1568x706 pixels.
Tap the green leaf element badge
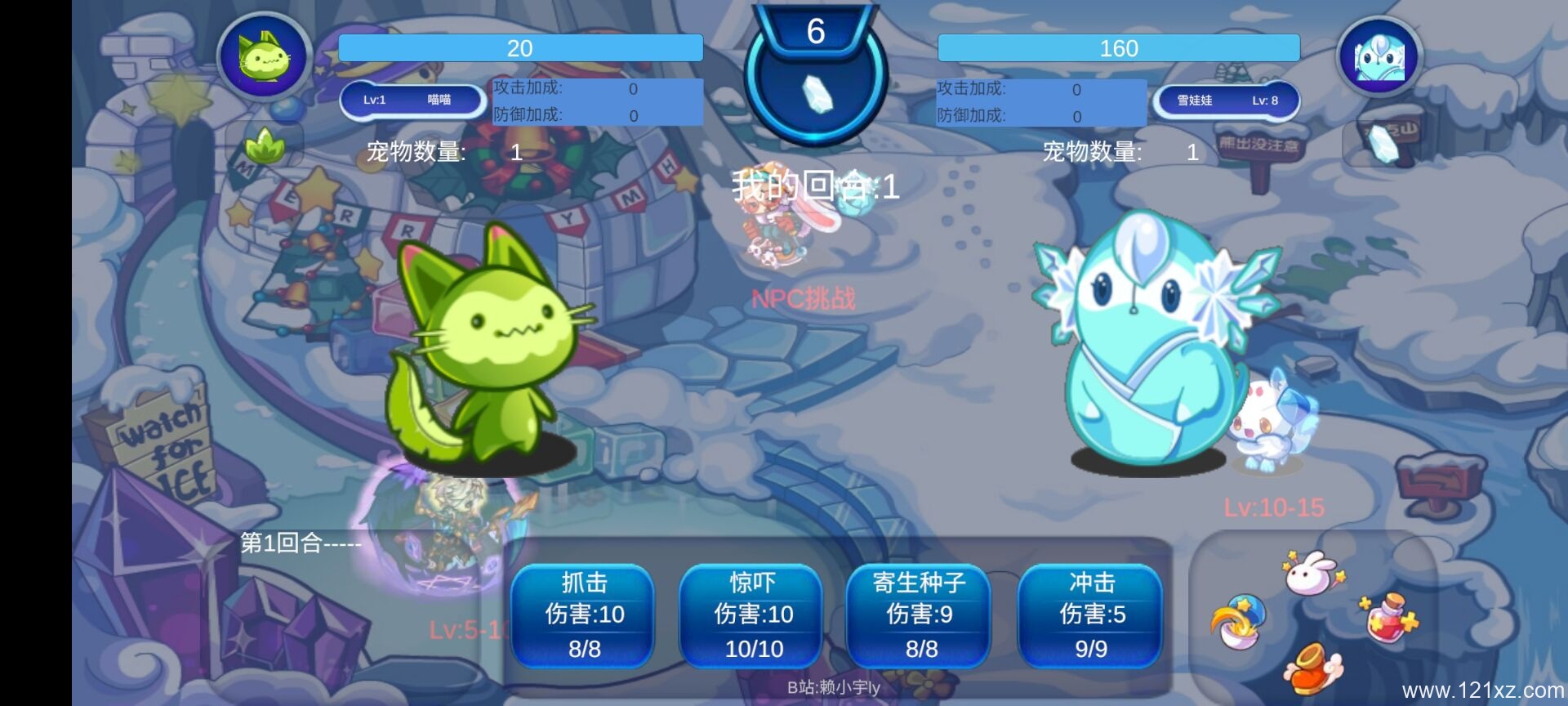(x=265, y=146)
